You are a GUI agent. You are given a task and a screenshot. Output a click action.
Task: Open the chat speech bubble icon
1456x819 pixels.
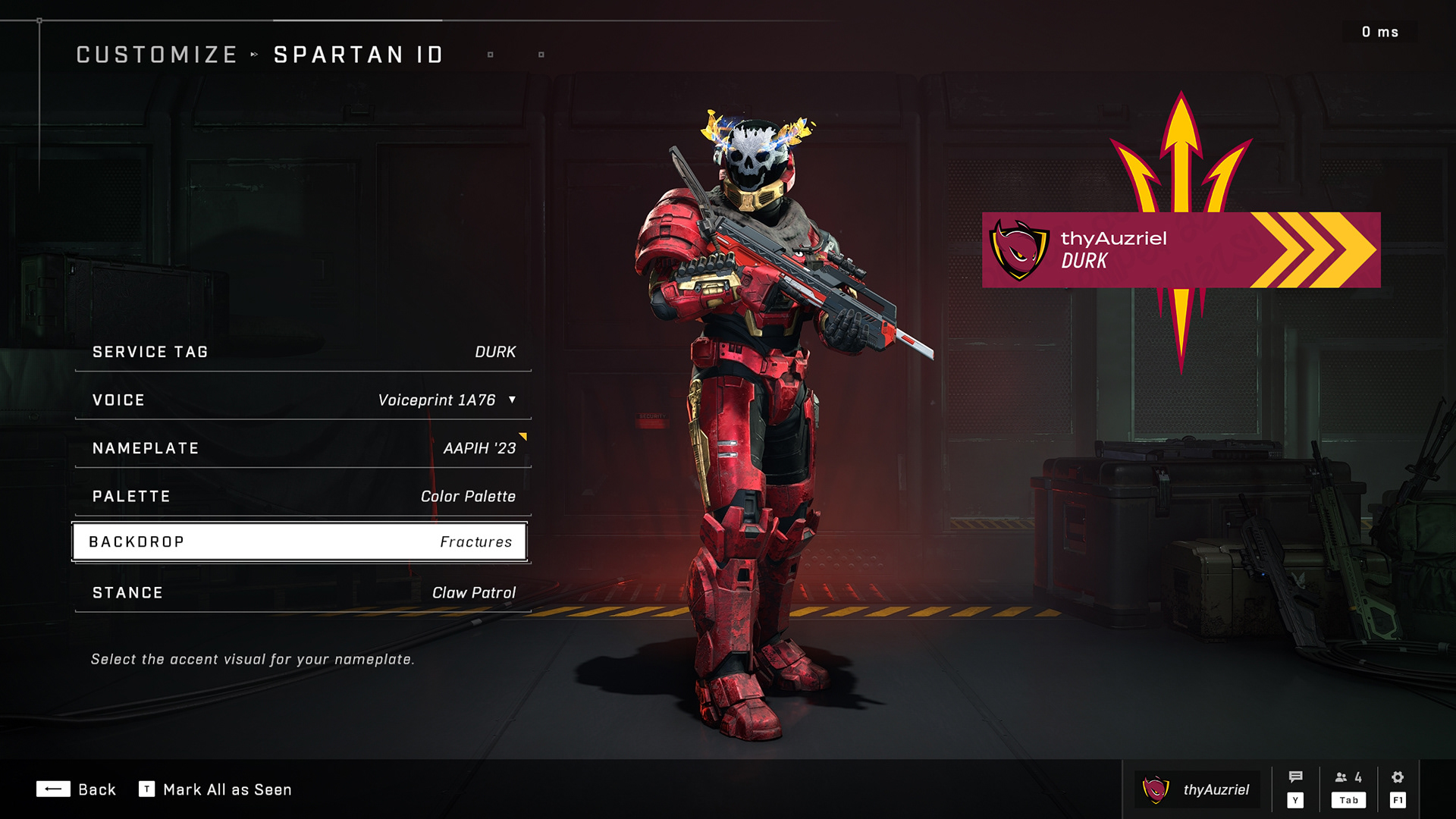click(1295, 777)
